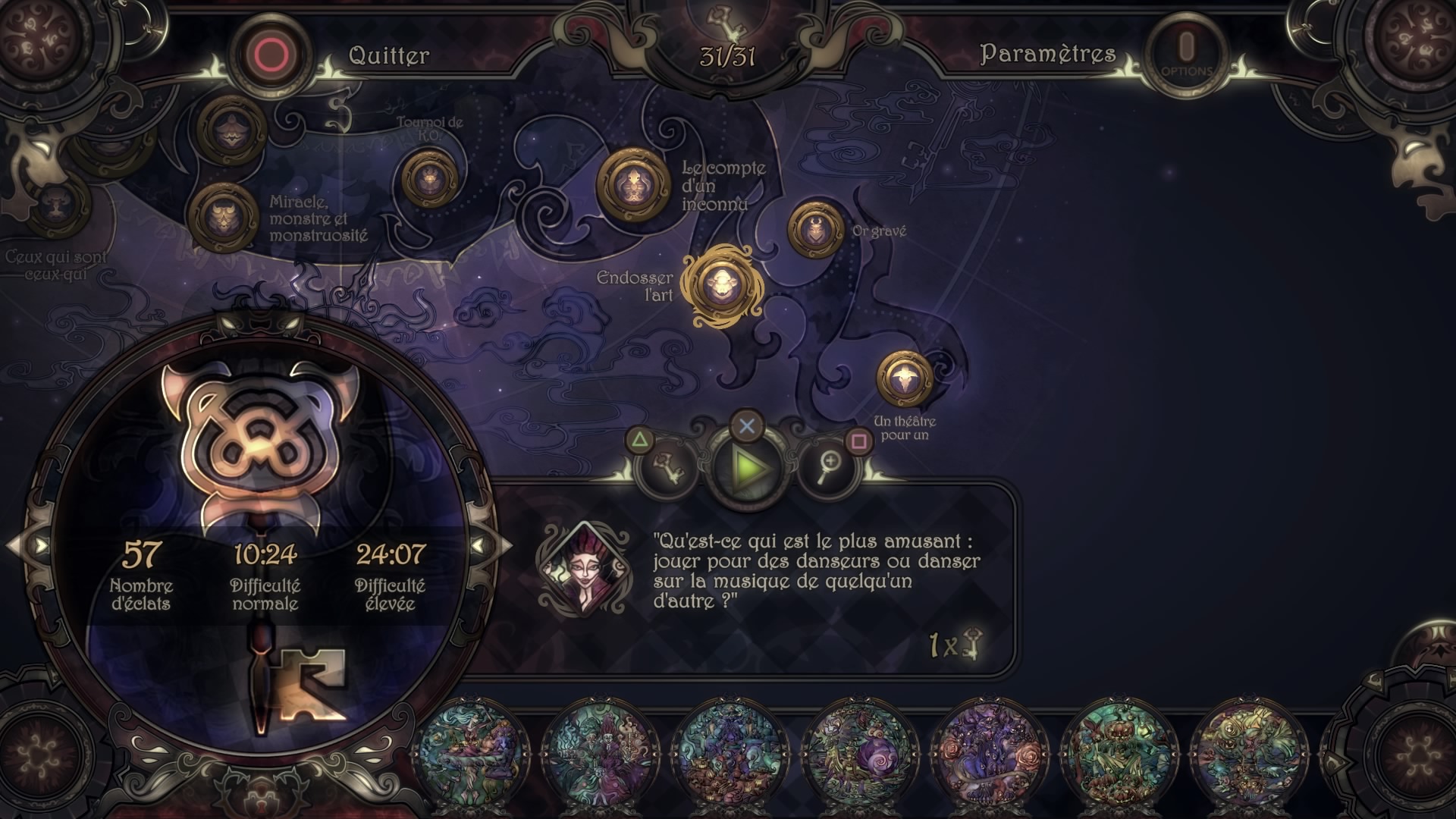Open the purple cat and roses world
1456x819 pixels.
click(990, 752)
